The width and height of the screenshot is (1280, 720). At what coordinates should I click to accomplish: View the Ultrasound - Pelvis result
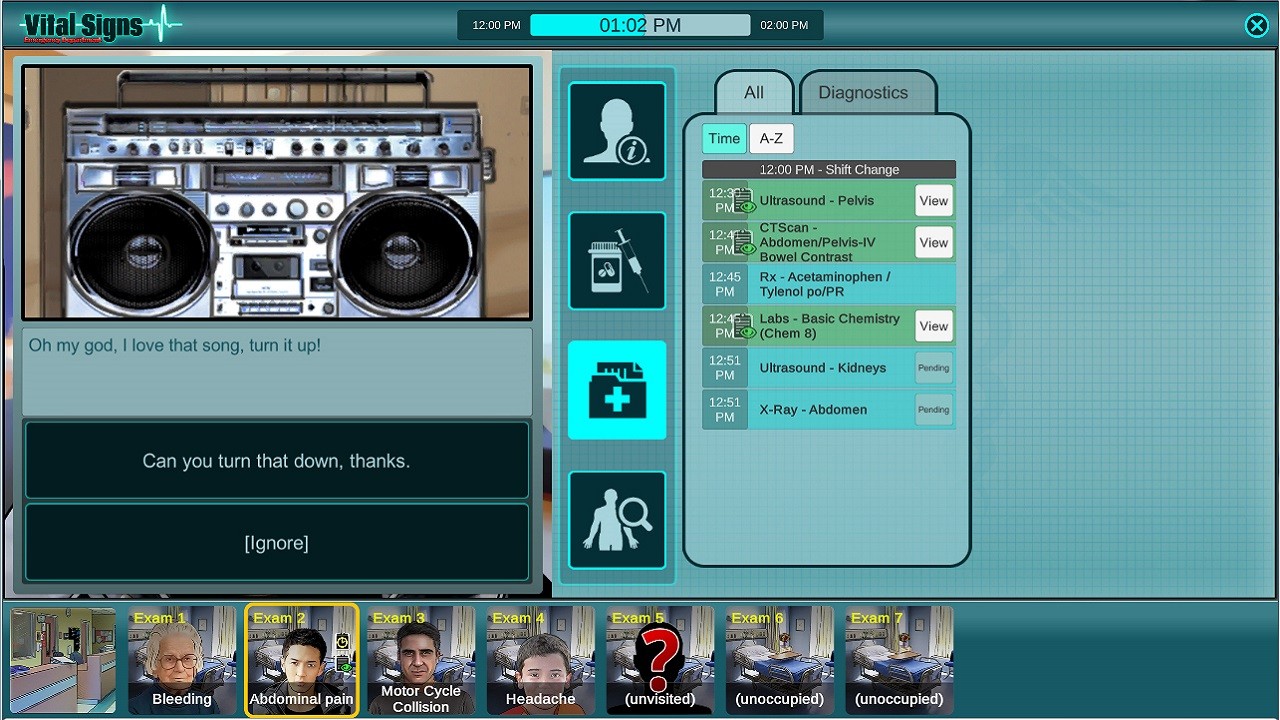(x=932, y=200)
